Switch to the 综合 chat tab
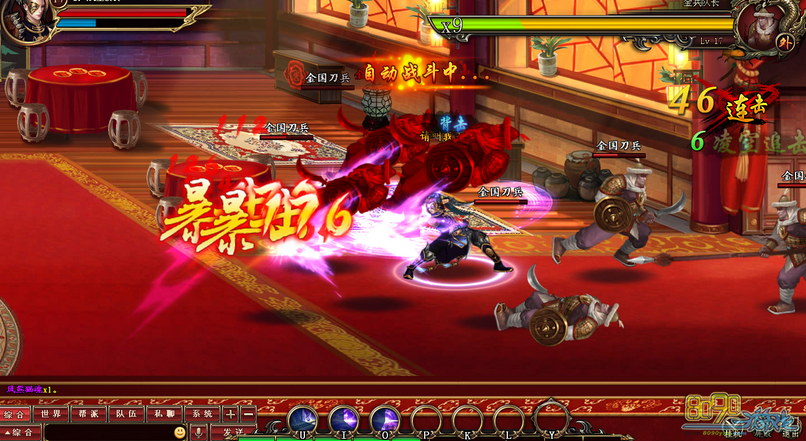 (15, 413)
